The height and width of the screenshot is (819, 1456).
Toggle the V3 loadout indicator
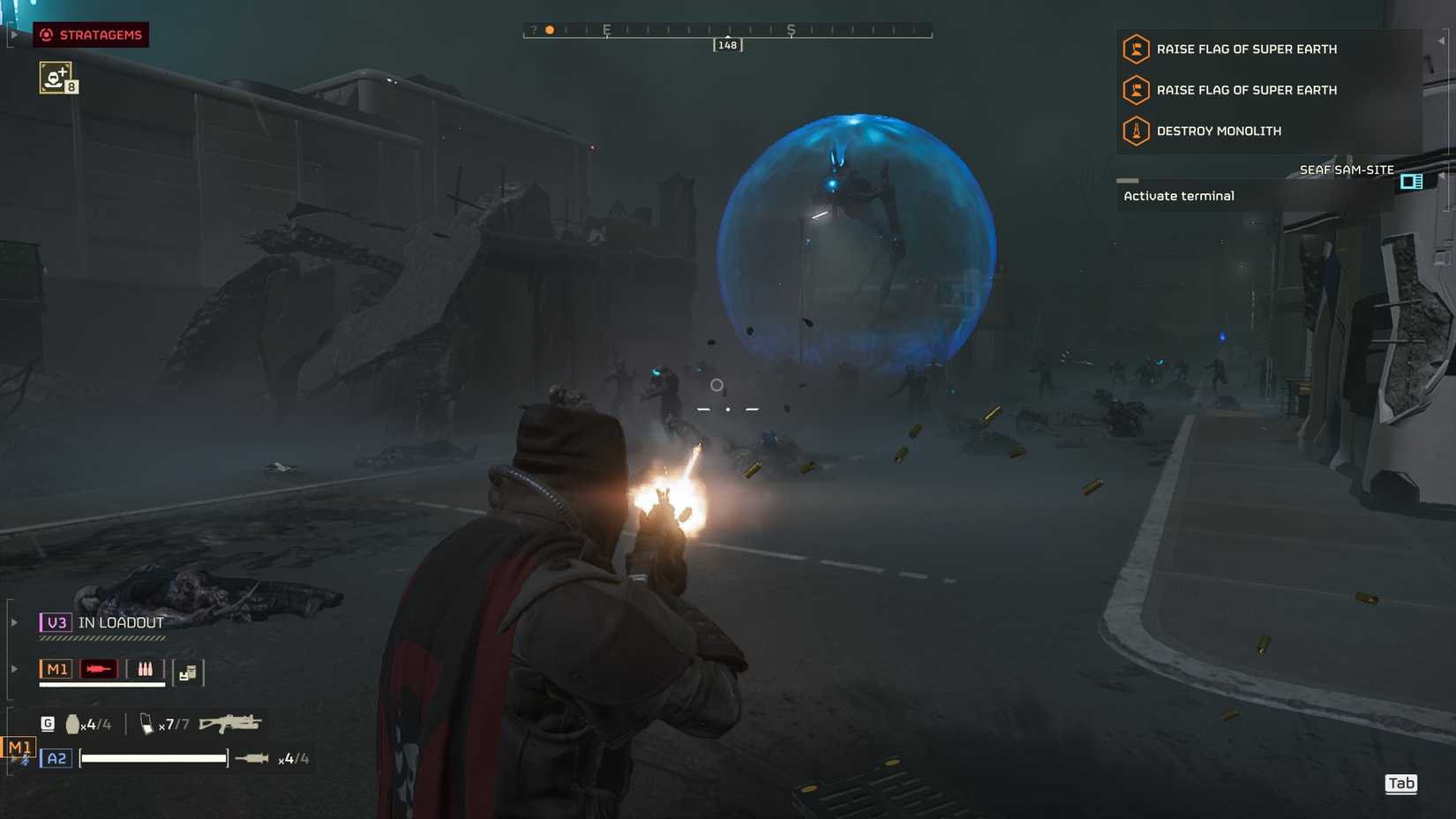click(58, 621)
